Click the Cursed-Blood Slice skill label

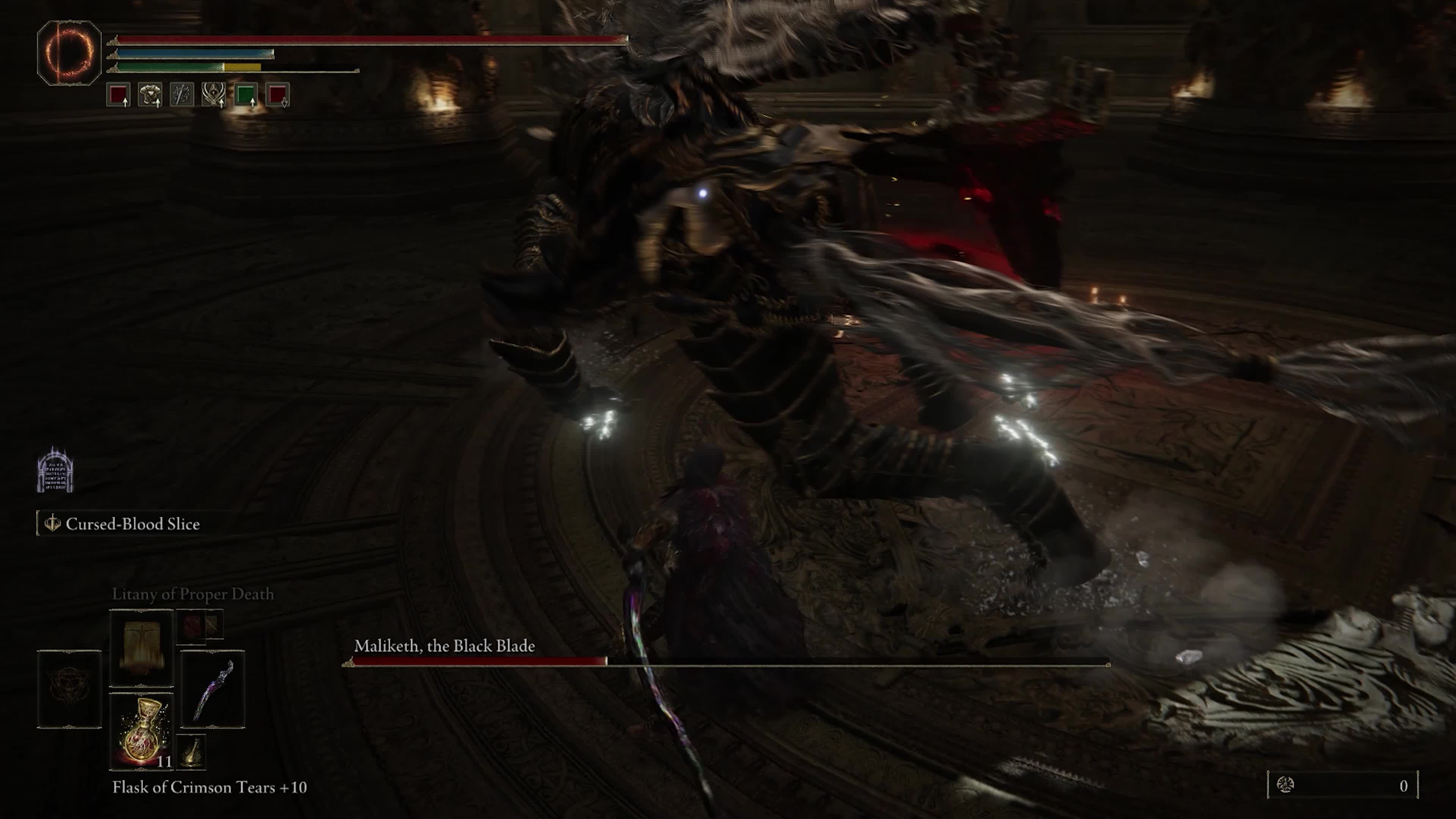(x=132, y=524)
